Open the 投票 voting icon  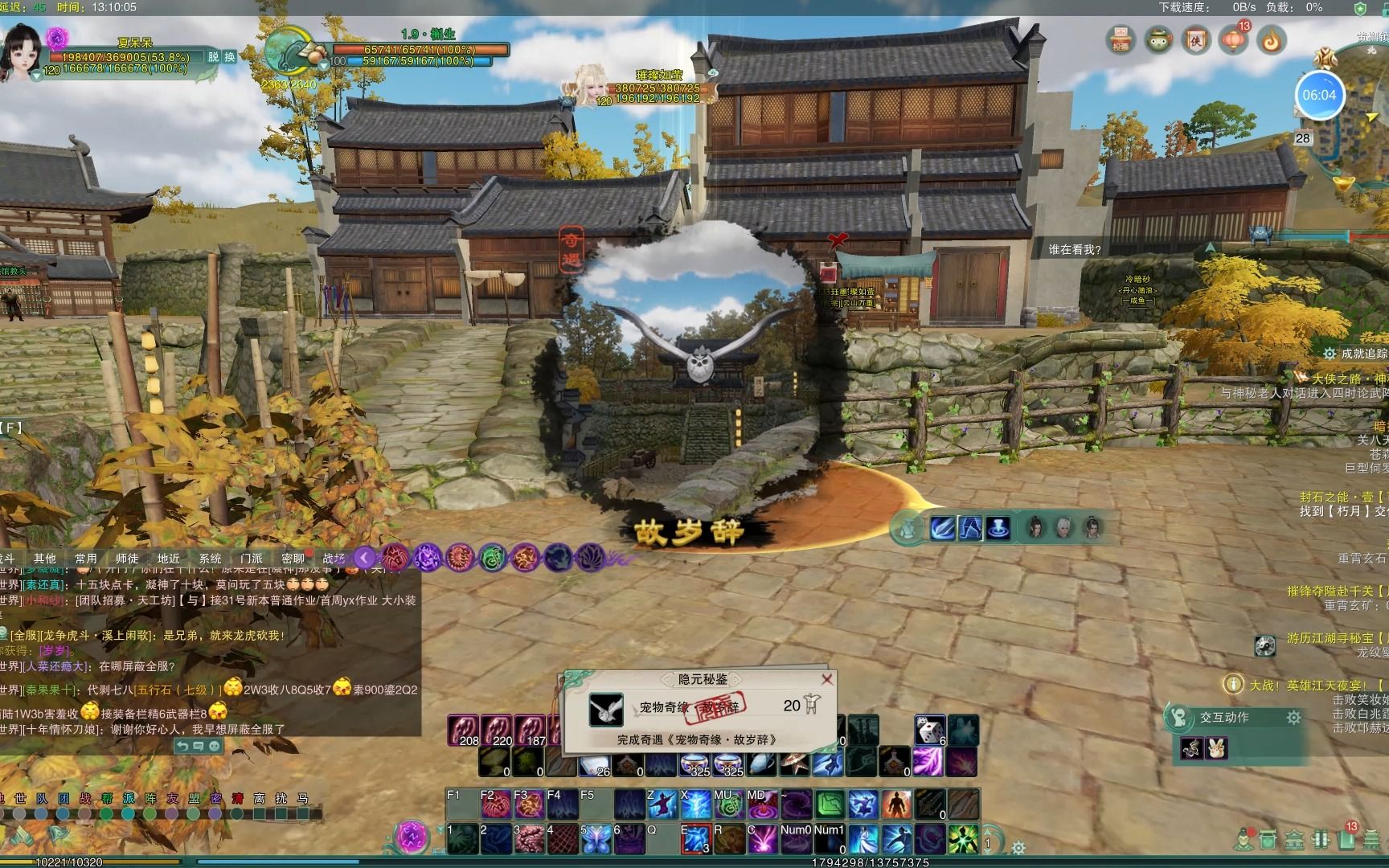point(1121,40)
